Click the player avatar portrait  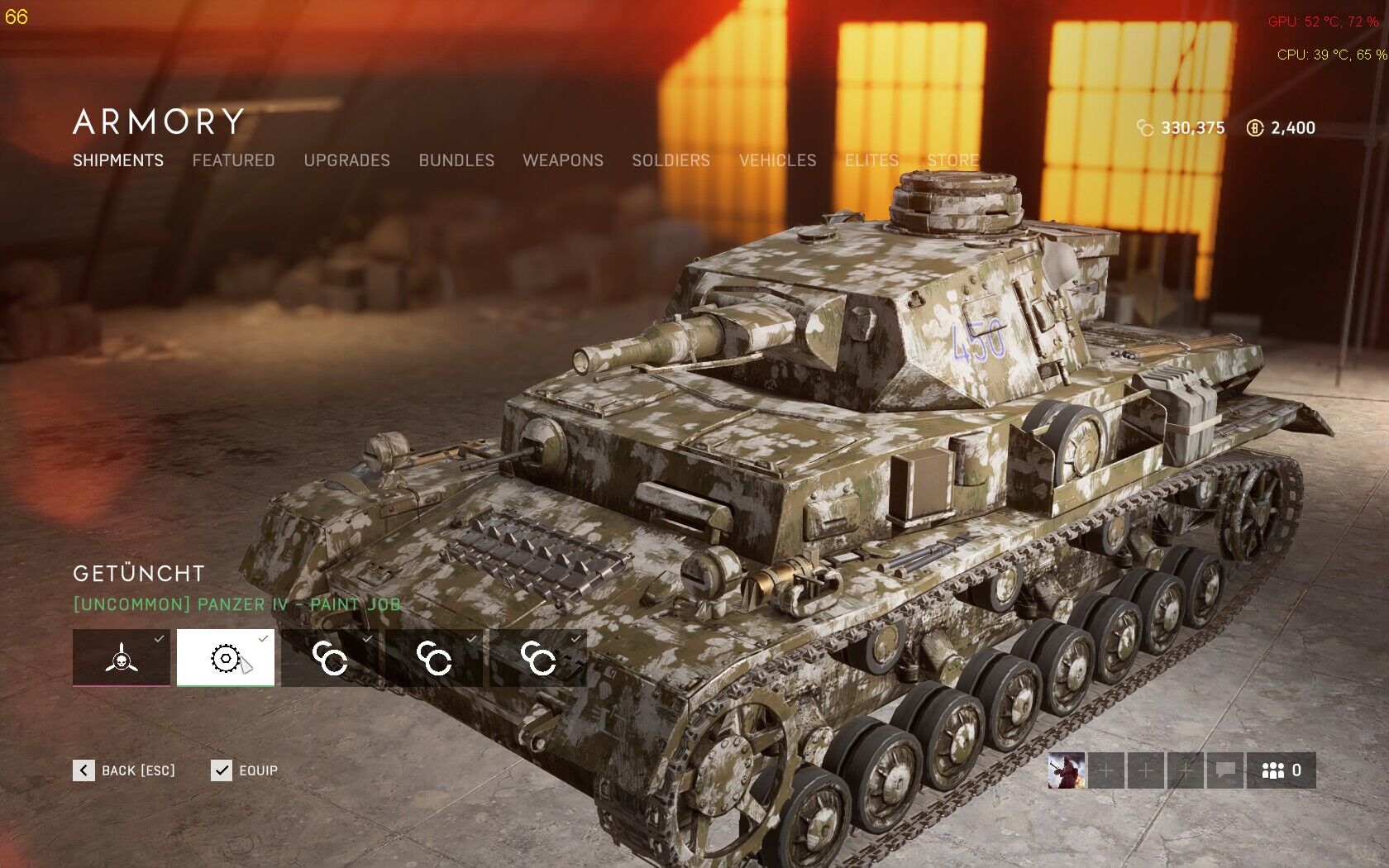(1066, 770)
